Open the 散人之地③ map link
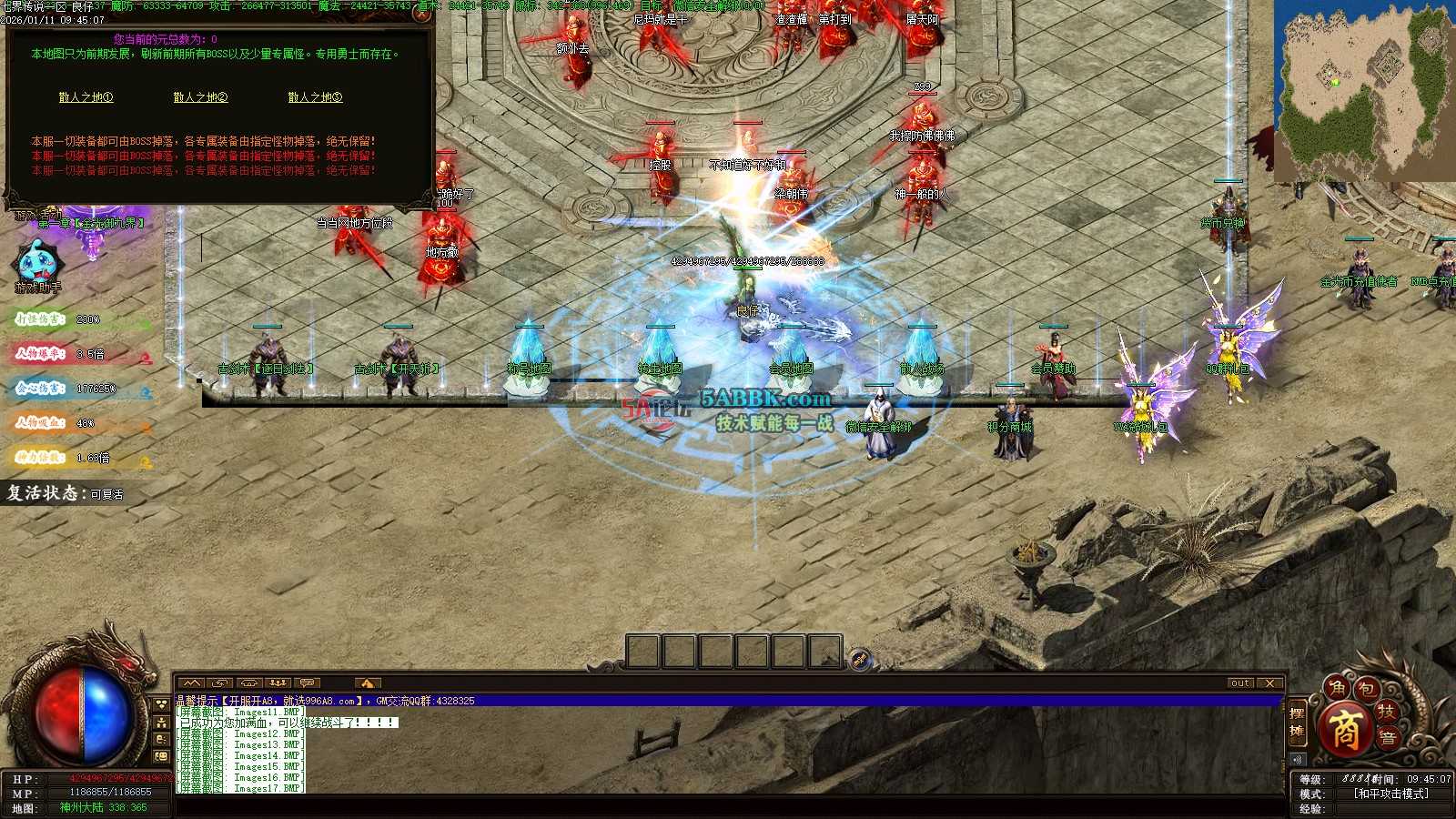 point(315,97)
